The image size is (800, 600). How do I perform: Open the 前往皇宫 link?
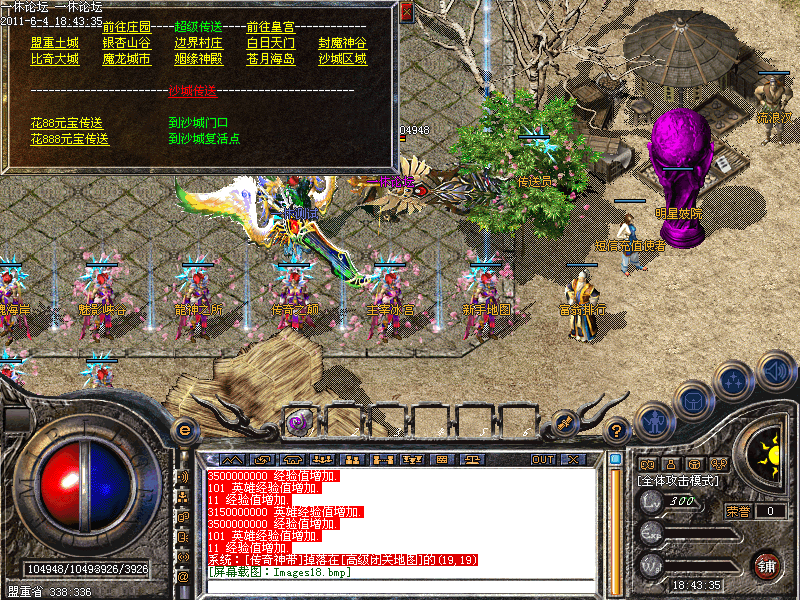(x=270, y=27)
